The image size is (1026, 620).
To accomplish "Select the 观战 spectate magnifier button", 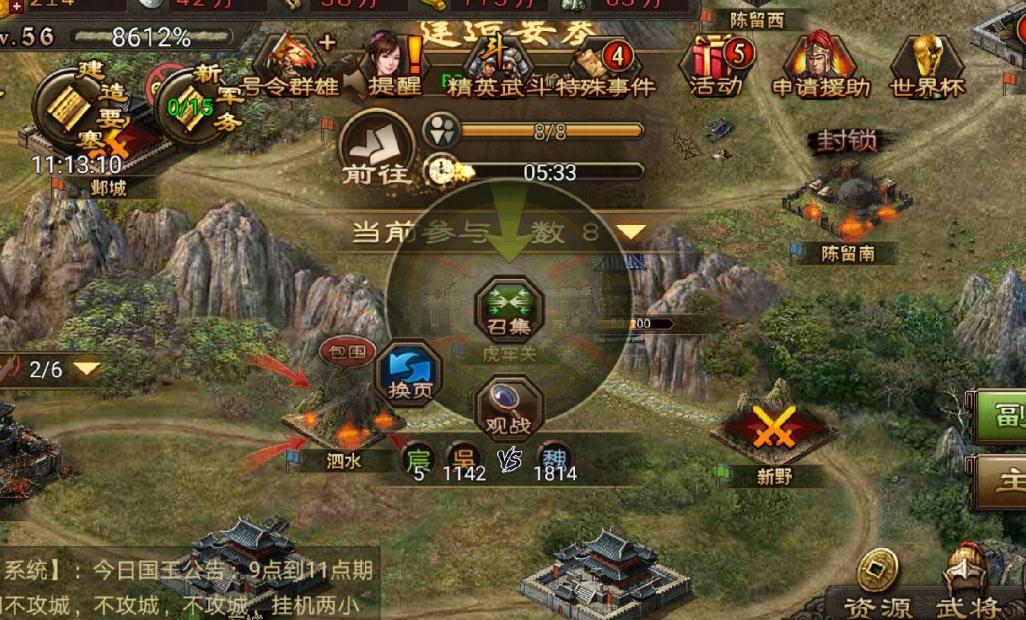I will (x=508, y=408).
